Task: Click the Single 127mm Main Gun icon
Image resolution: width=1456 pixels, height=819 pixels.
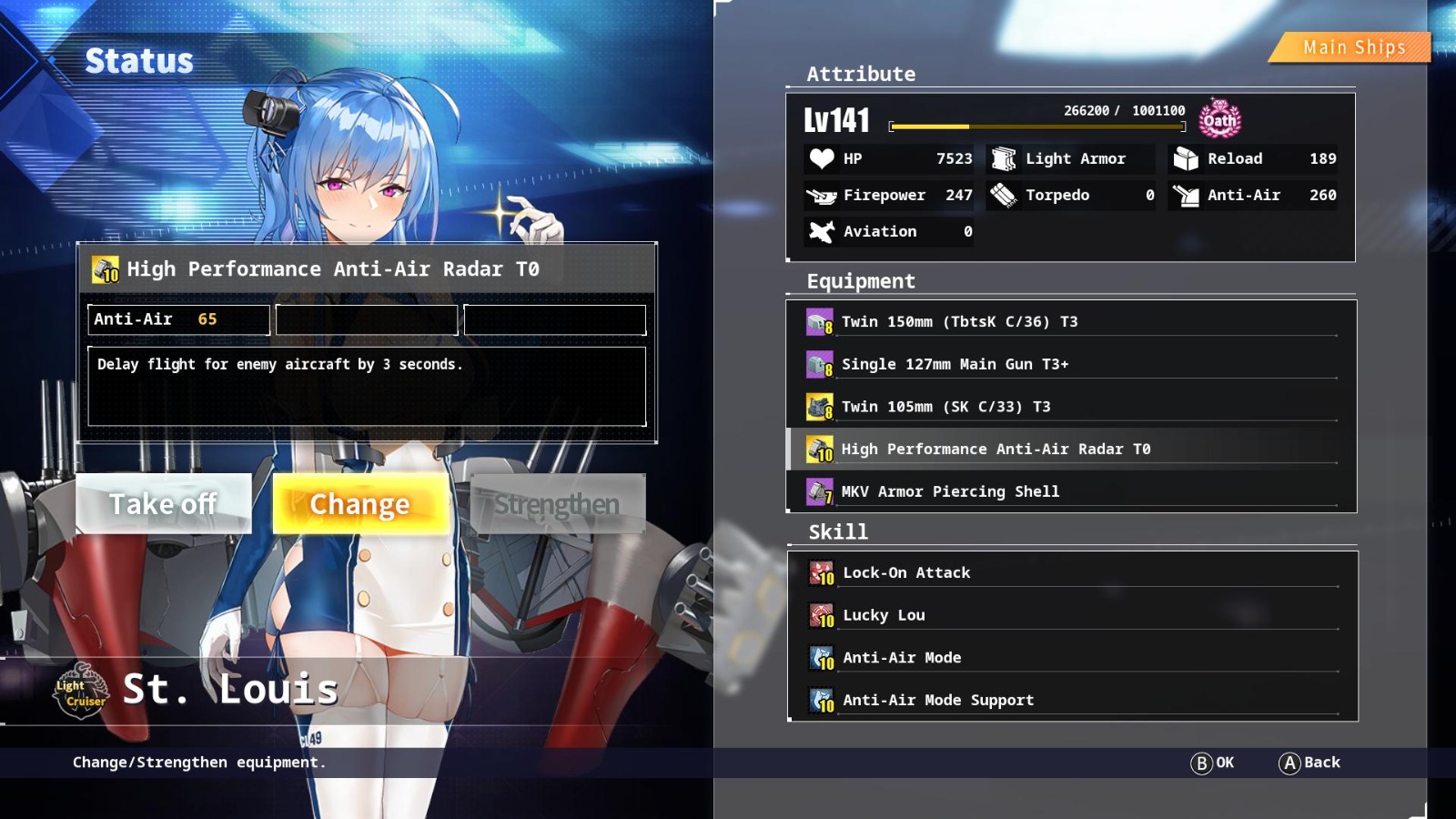Action: [818, 363]
